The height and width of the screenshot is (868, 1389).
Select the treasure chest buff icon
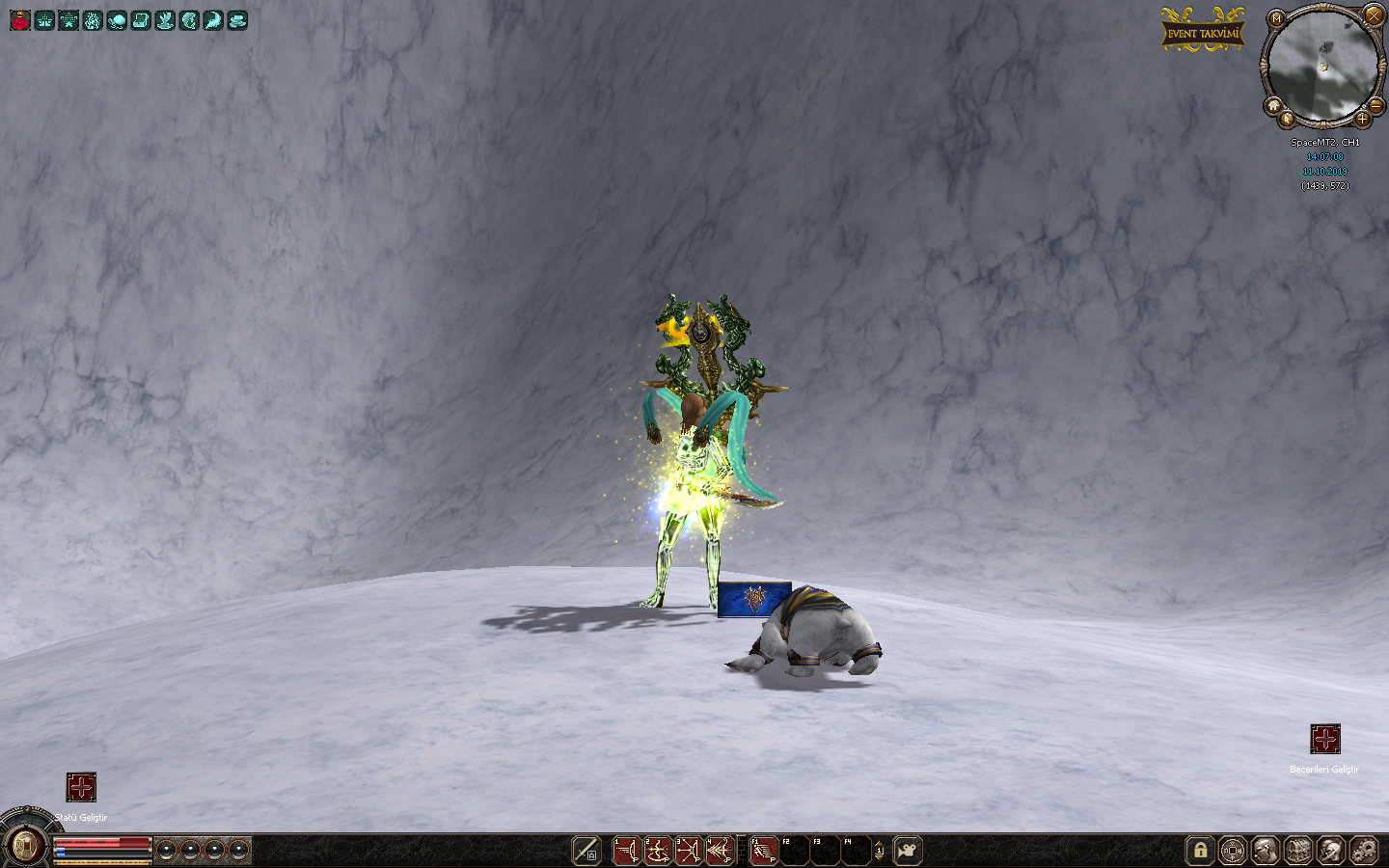pos(141,20)
